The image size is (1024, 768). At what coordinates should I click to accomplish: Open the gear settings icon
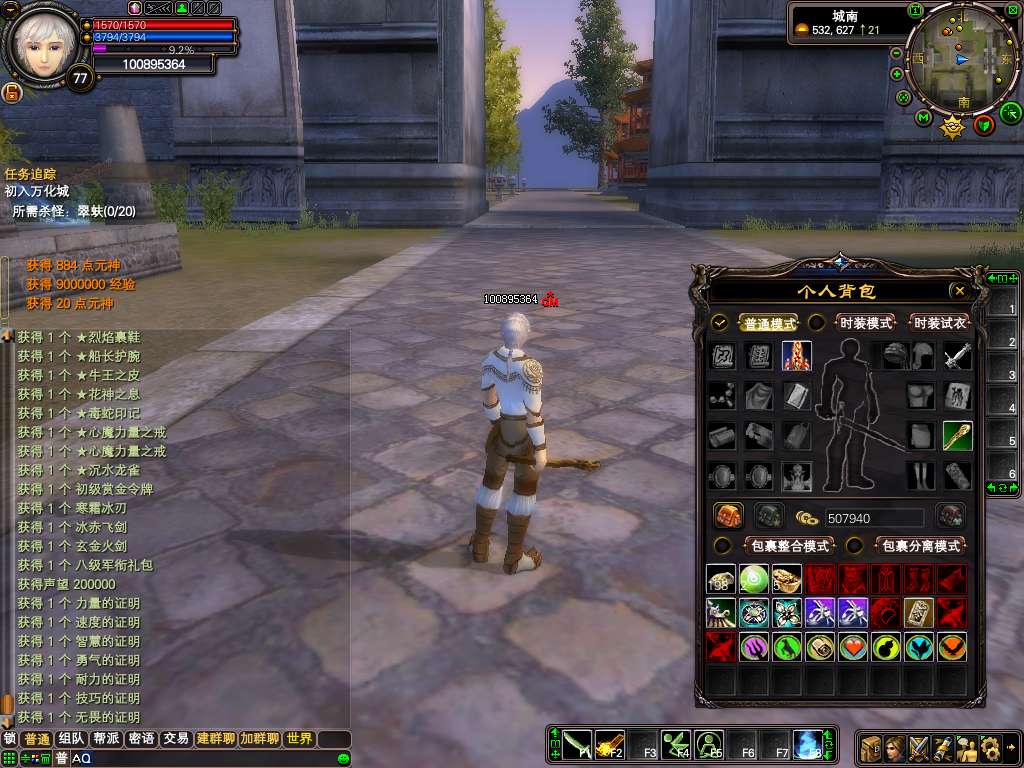(x=991, y=747)
